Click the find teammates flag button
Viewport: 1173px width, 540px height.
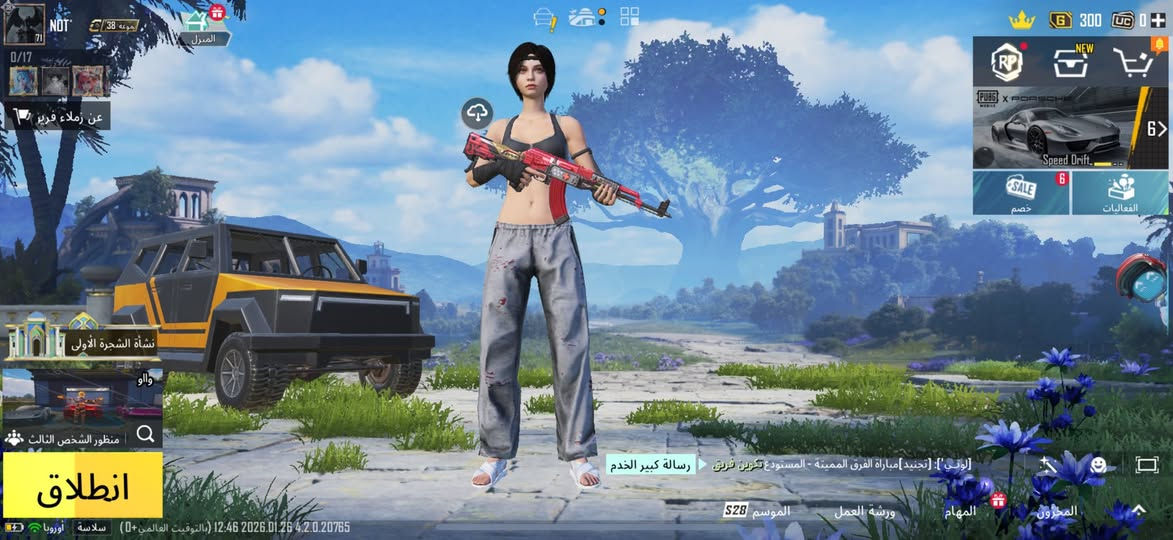click(x=56, y=117)
